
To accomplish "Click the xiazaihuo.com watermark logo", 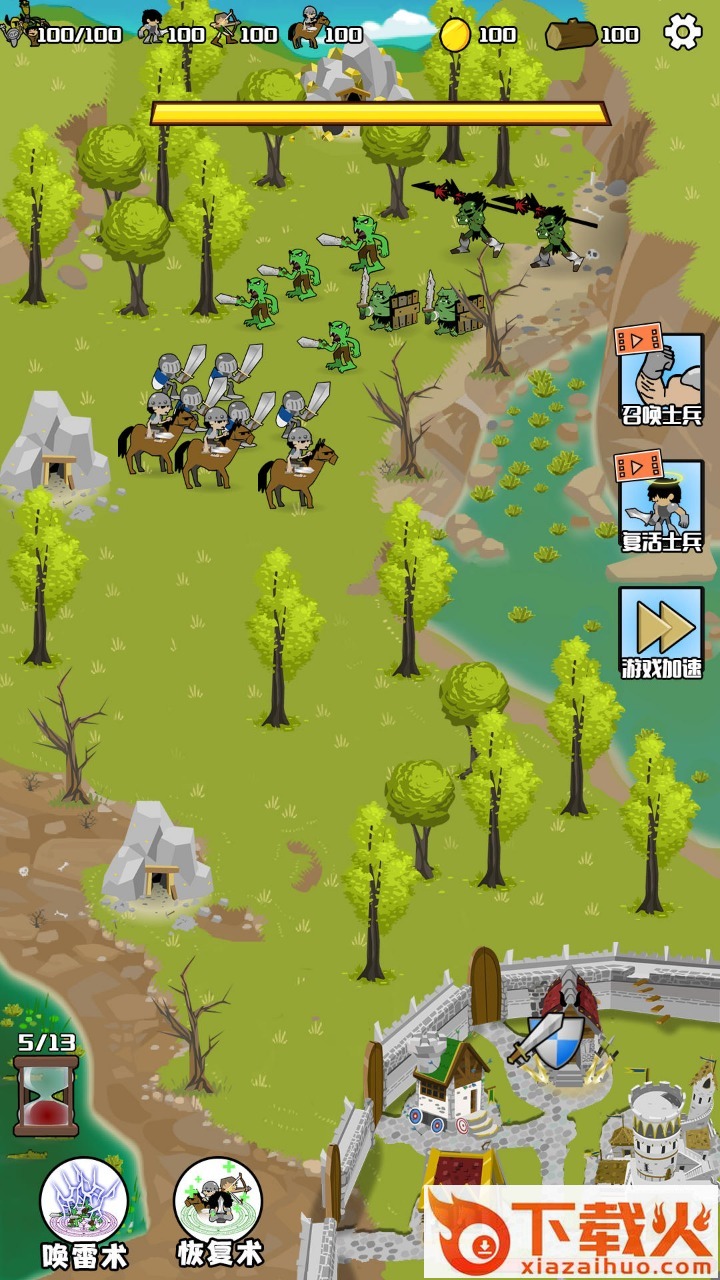I will (571, 1232).
